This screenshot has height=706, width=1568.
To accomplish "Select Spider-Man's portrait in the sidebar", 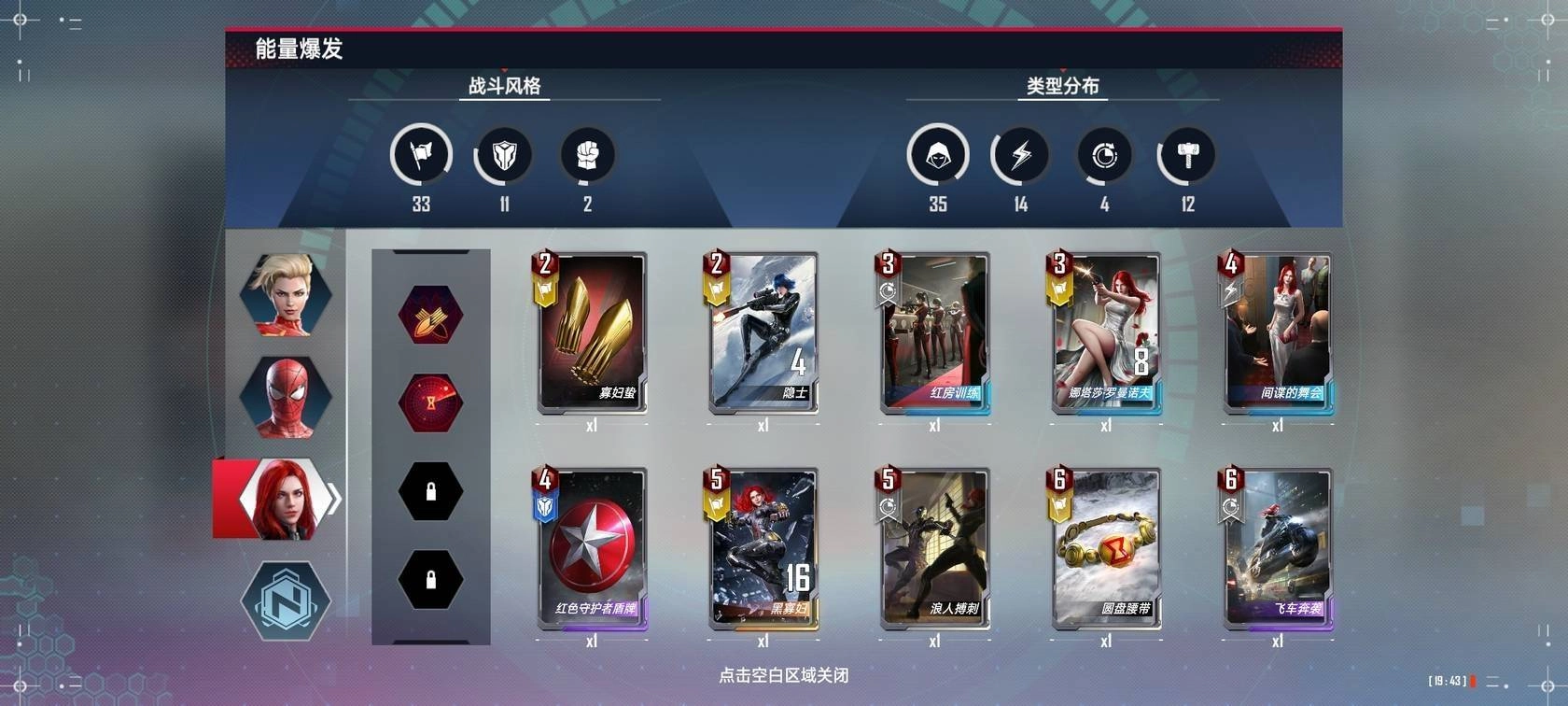I will (x=286, y=395).
